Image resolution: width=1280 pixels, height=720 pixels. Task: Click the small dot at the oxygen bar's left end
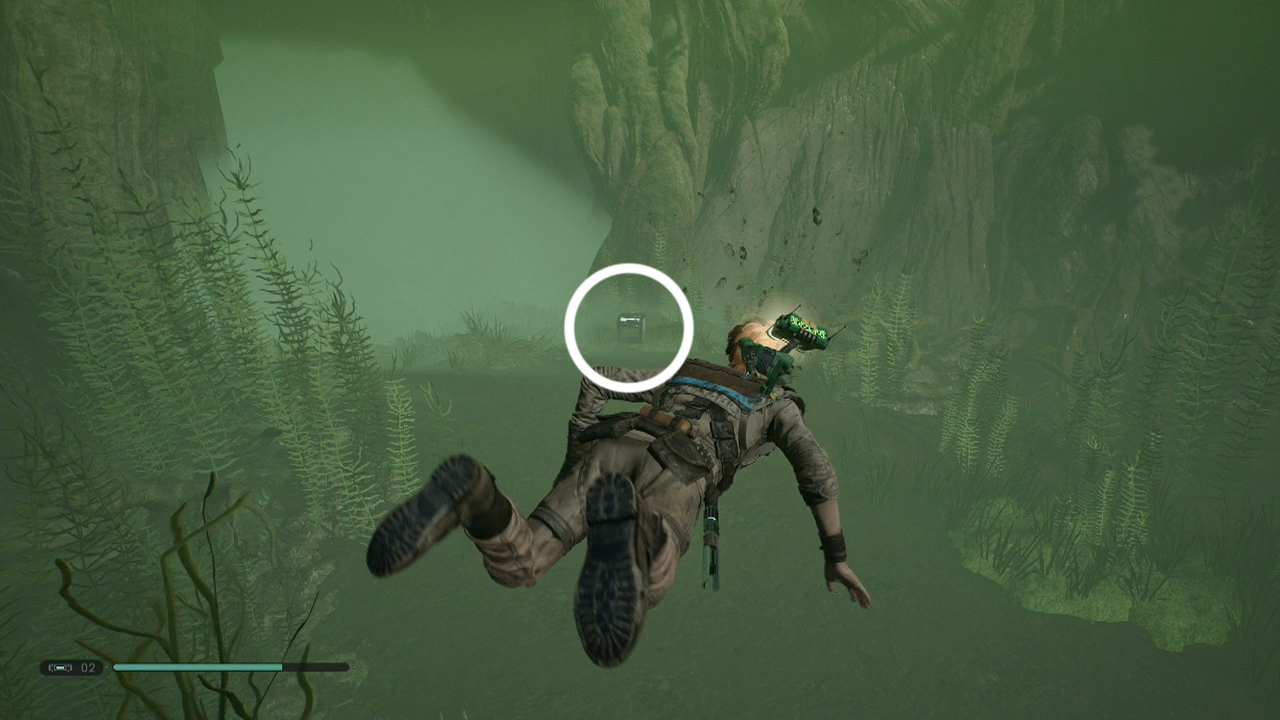[107, 667]
